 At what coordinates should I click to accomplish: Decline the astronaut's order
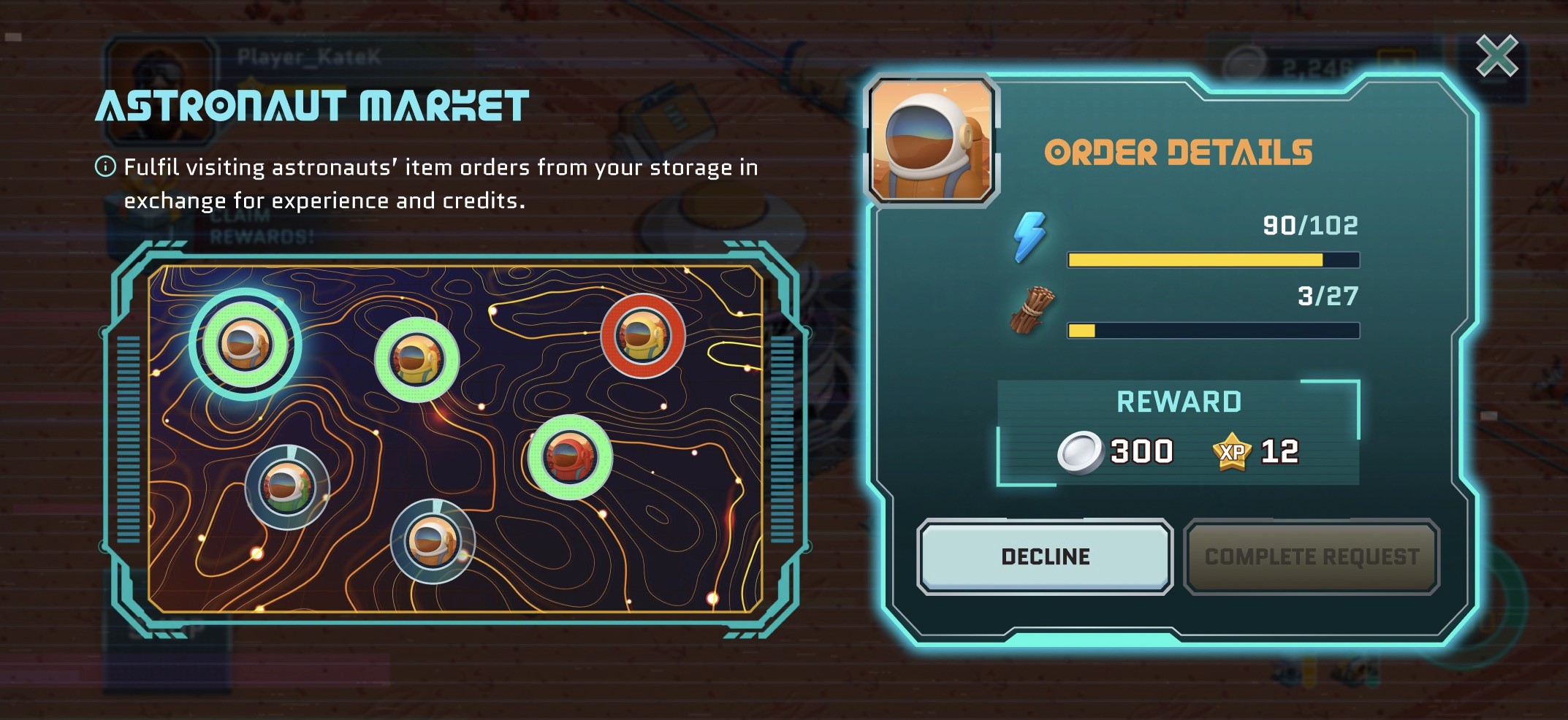(1045, 556)
